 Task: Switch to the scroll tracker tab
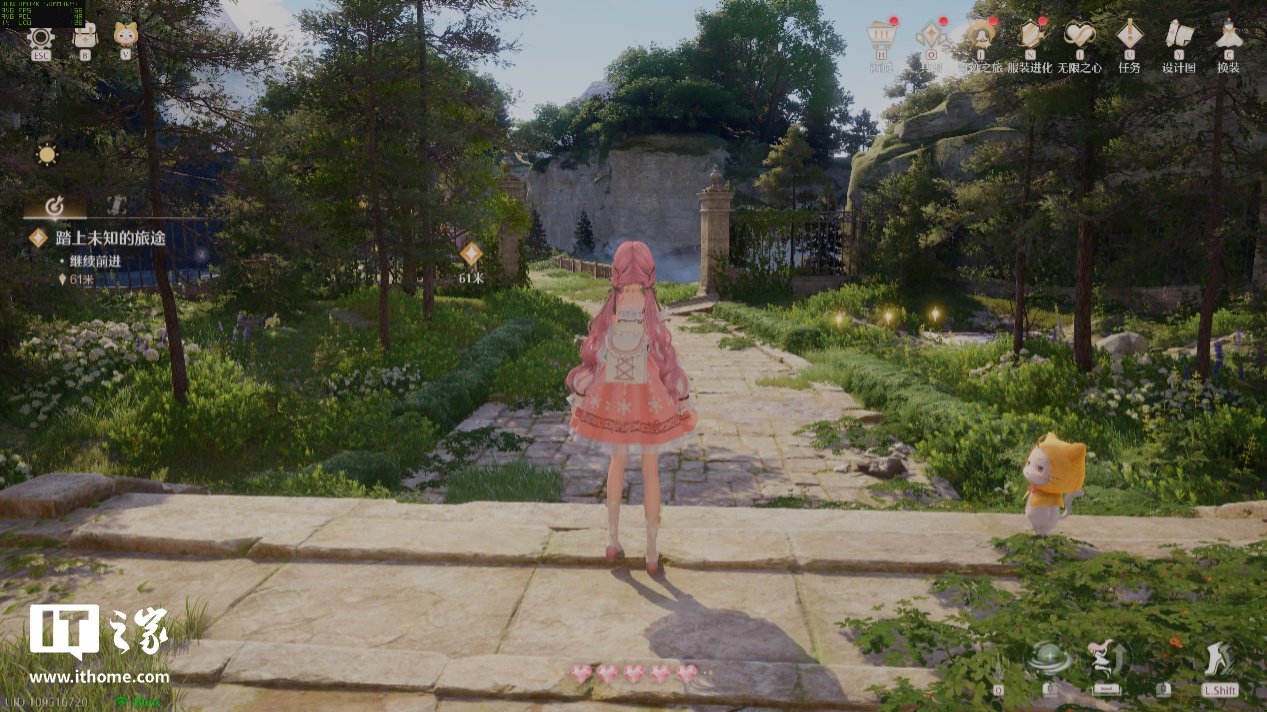(116, 206)
